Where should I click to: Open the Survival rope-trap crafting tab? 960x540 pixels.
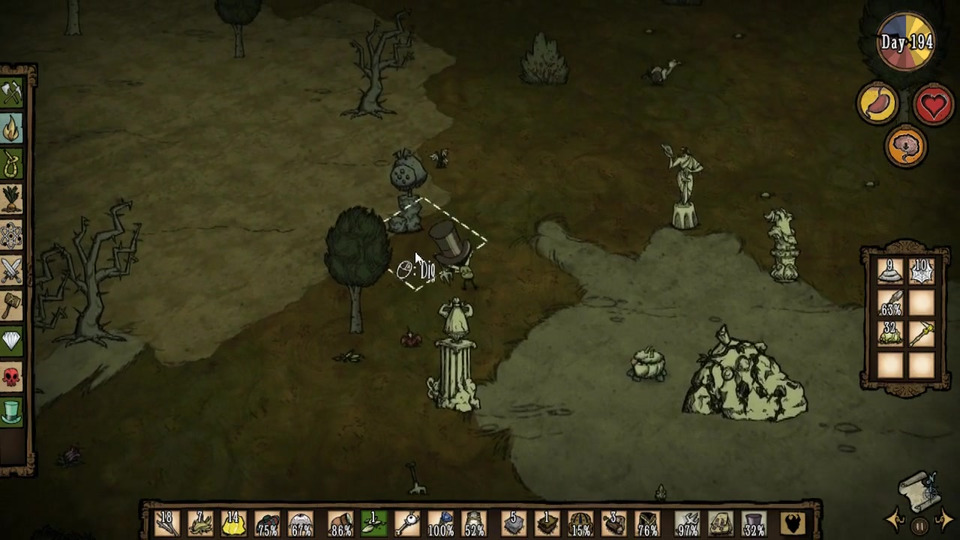(x=12, y=163)
